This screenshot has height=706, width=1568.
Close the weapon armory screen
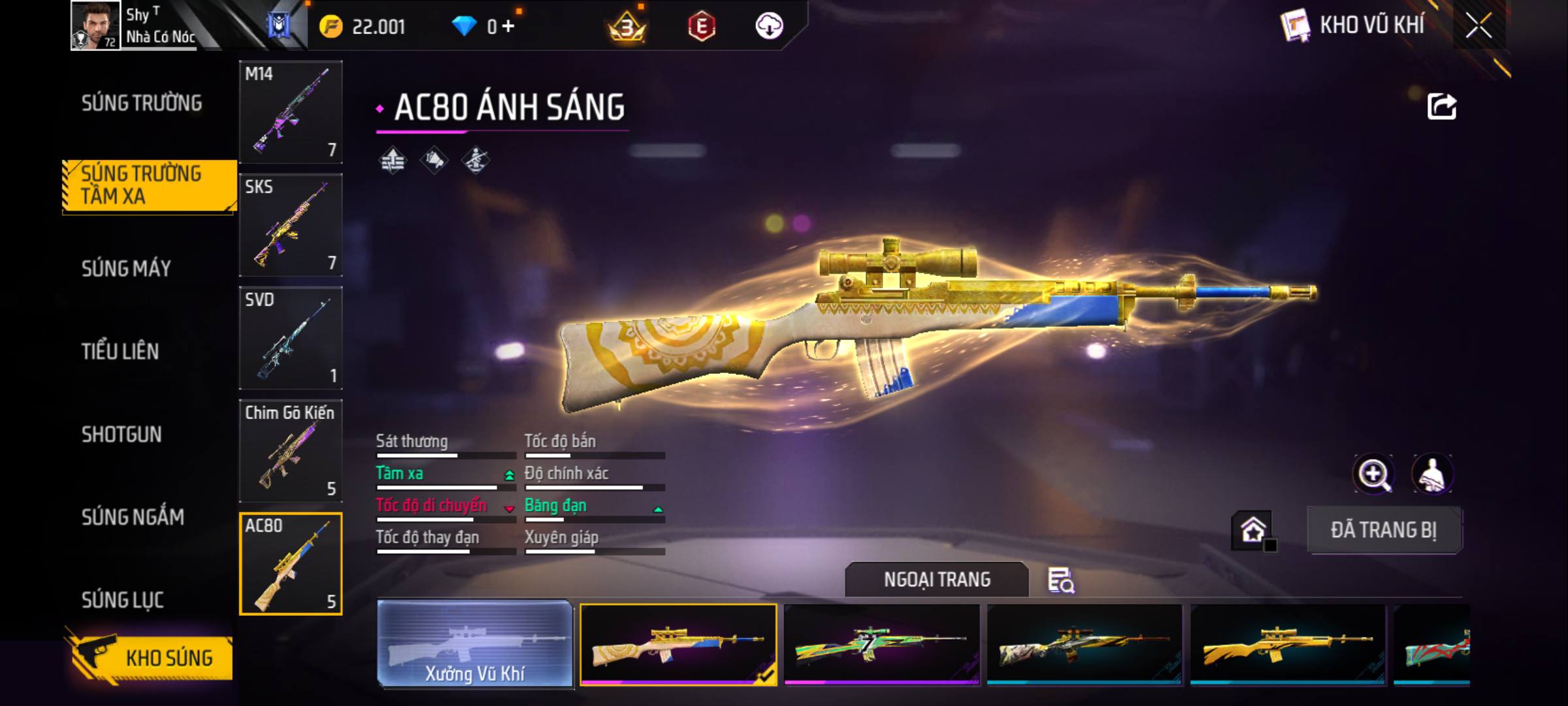(1478, 26)
